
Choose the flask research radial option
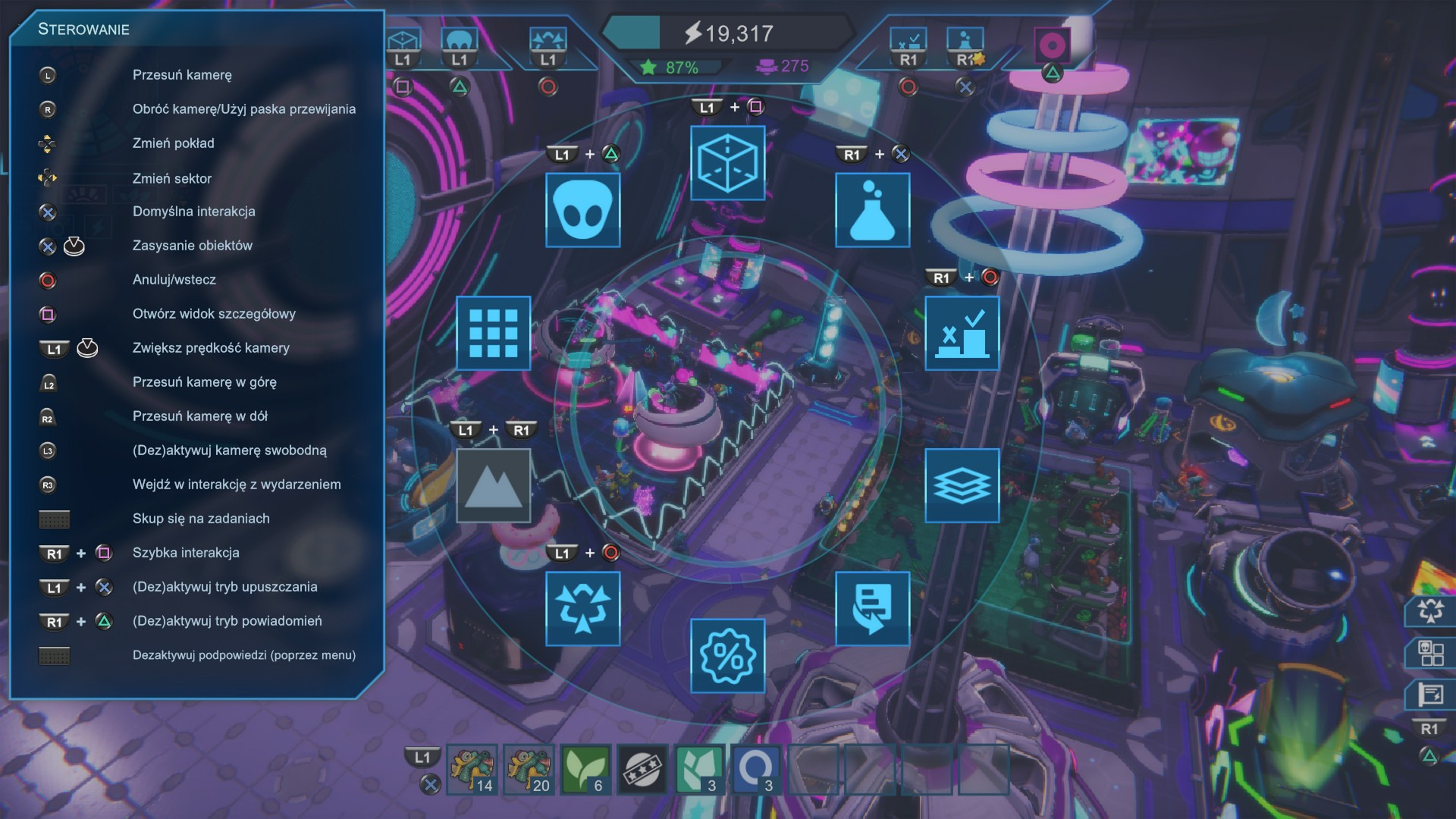tap(872, 210)
